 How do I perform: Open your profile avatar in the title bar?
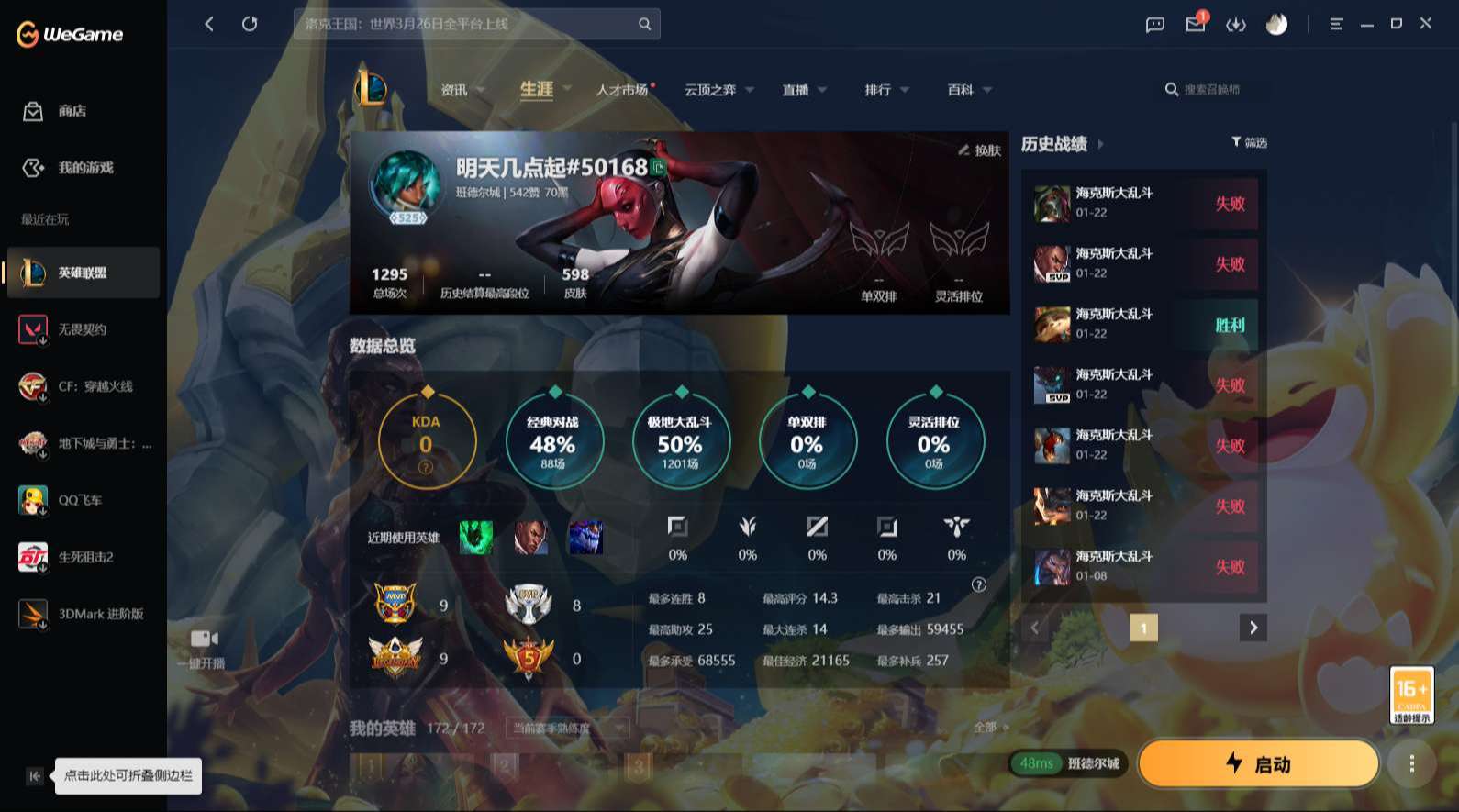tap(1277, 24)
